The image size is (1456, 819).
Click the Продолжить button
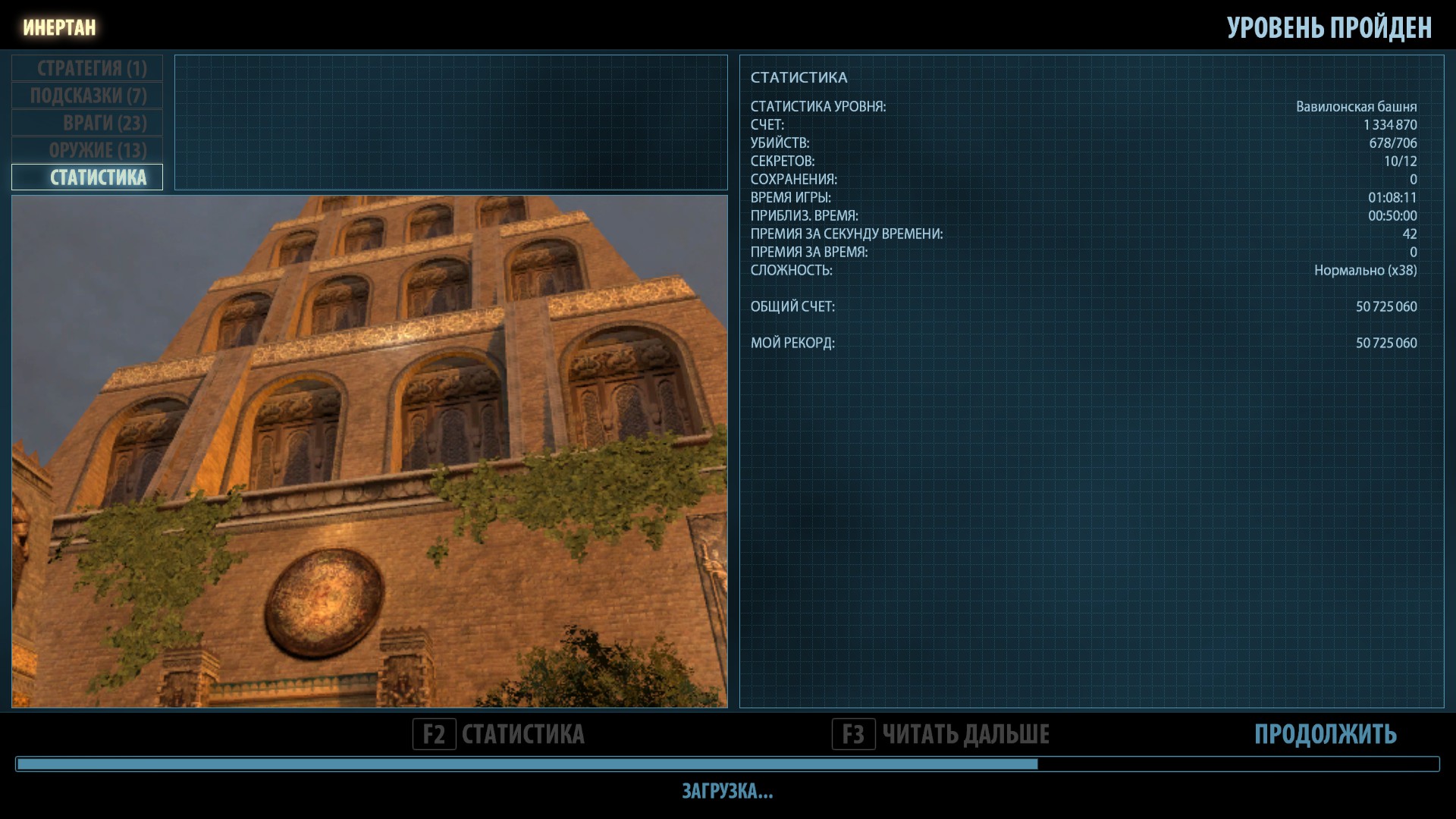tap(1325, 734)
